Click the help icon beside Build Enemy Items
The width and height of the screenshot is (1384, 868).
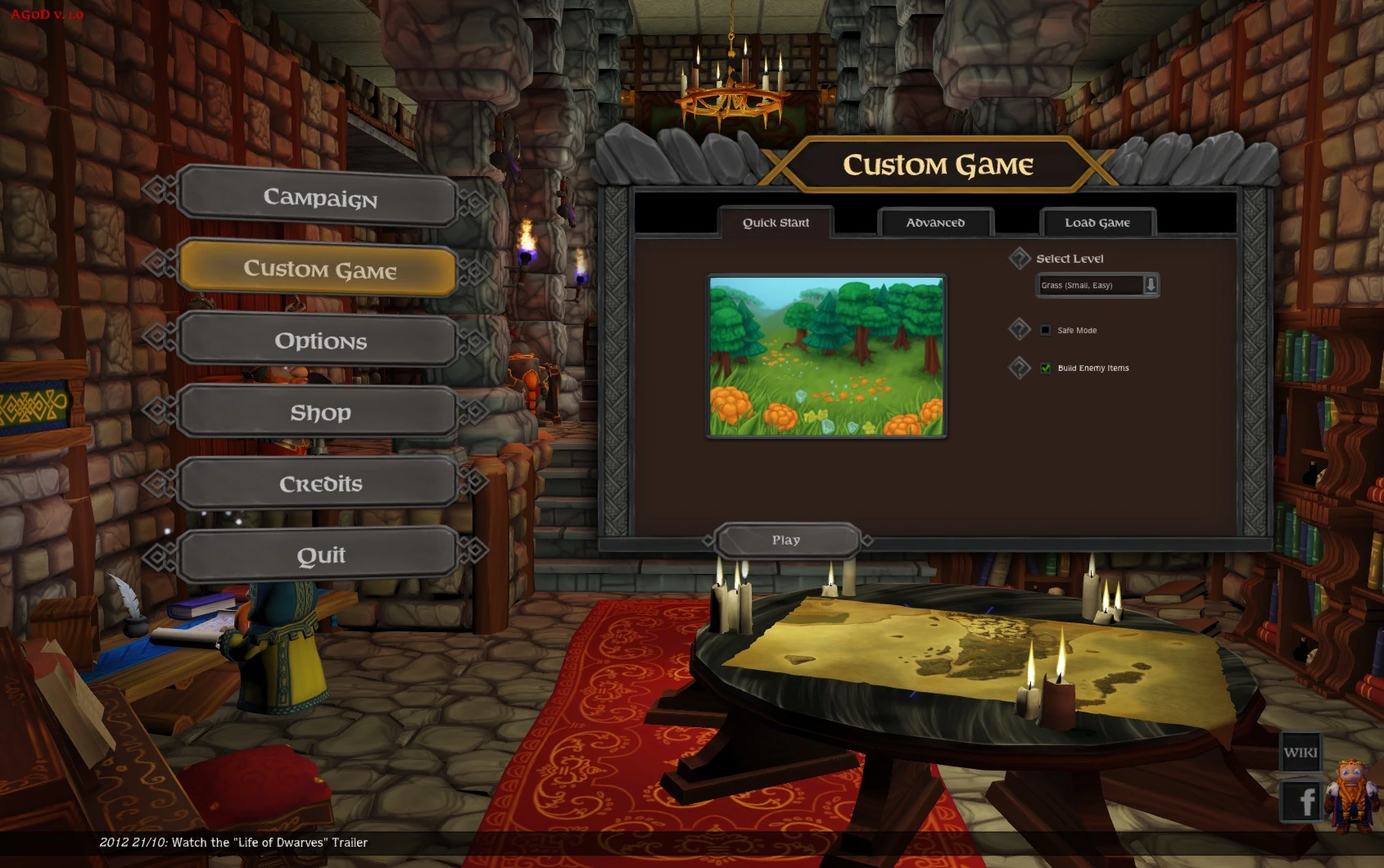pyautogui.click(x=1020, y=368)
